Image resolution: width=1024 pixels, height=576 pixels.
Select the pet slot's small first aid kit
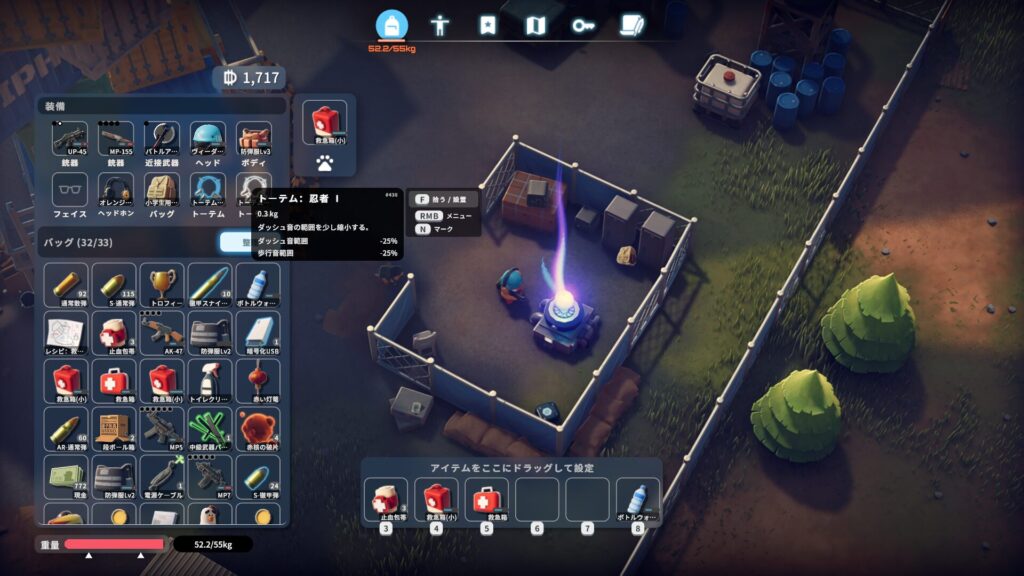(325, 122)
